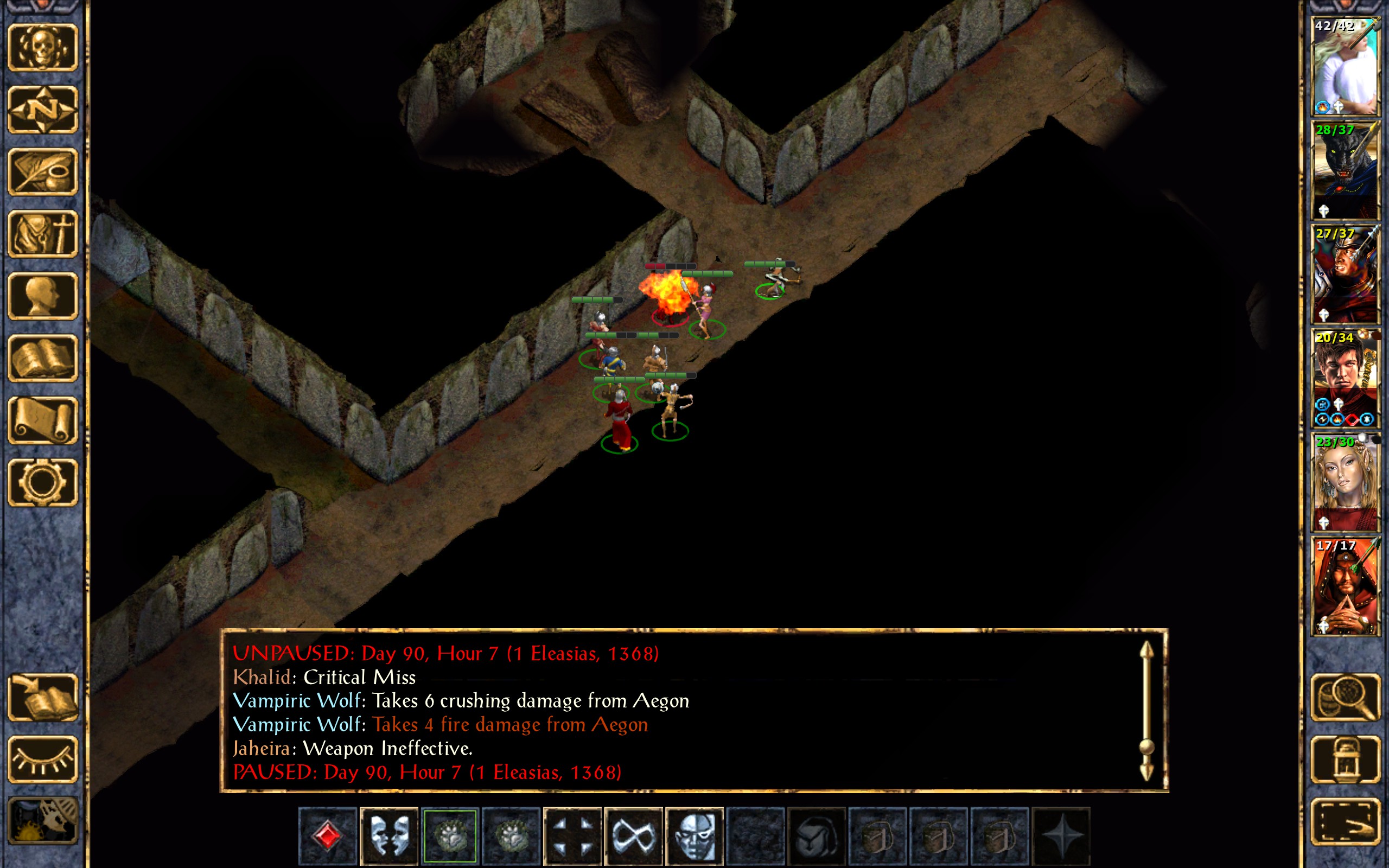Show the character record head button

point(42,296)
